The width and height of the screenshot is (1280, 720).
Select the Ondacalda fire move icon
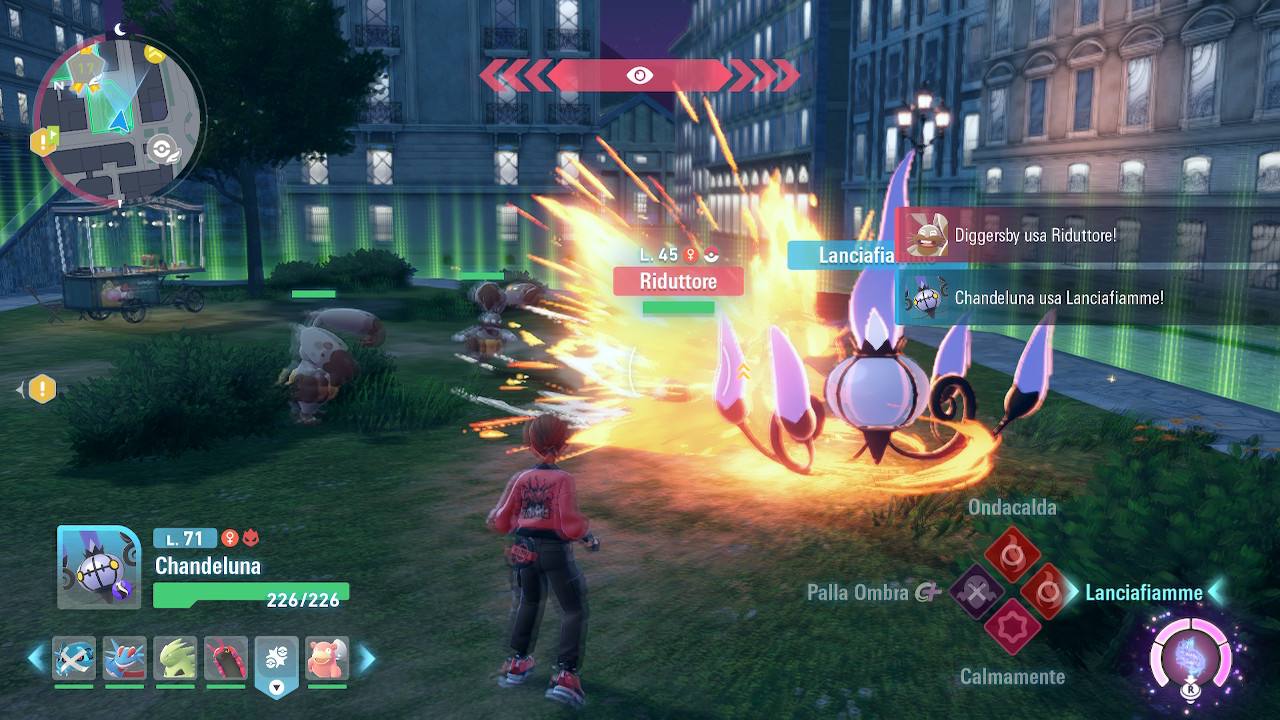click(x=1013, y=553)
